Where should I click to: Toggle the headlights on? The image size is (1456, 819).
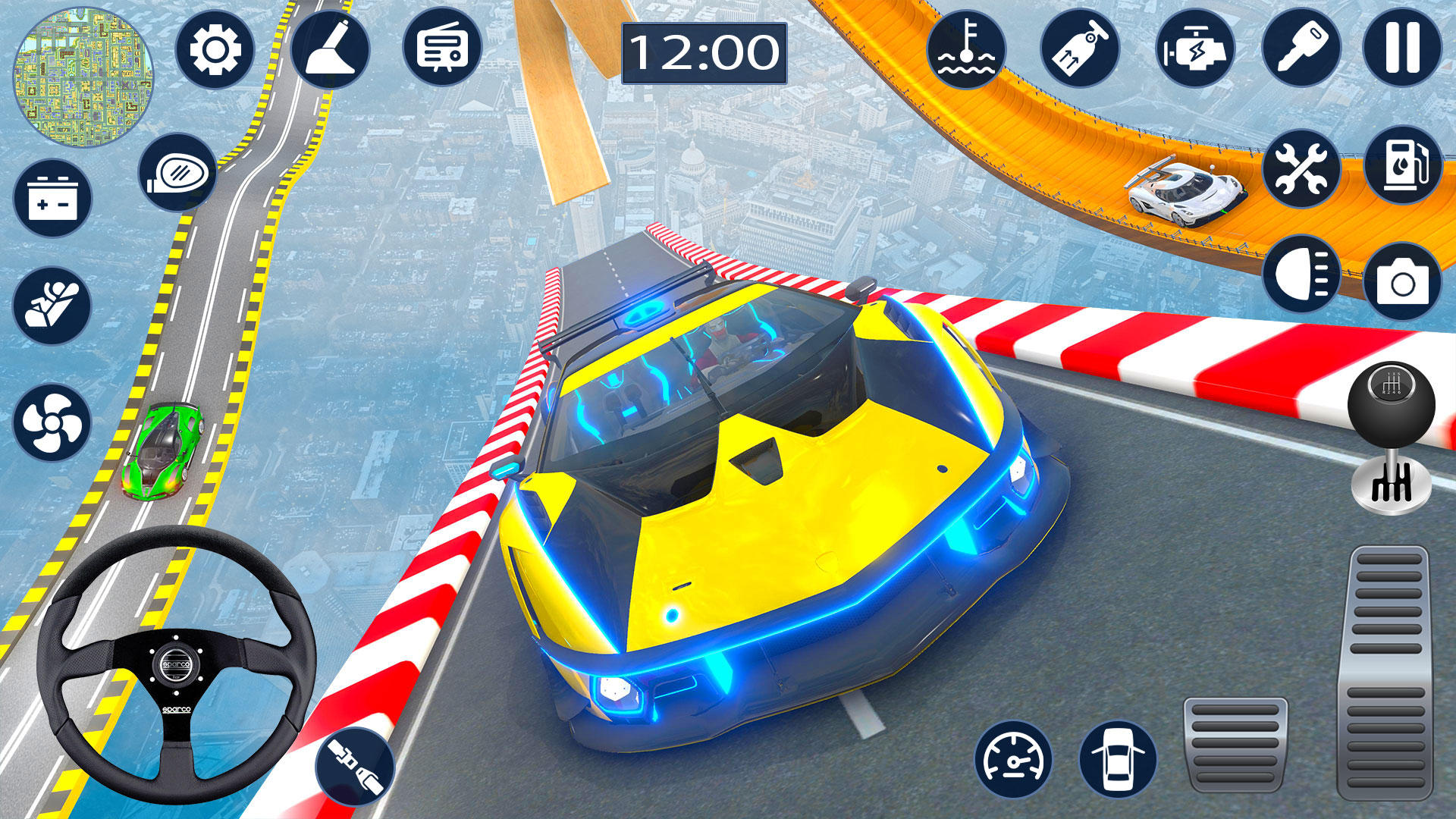coord(1300,272)
